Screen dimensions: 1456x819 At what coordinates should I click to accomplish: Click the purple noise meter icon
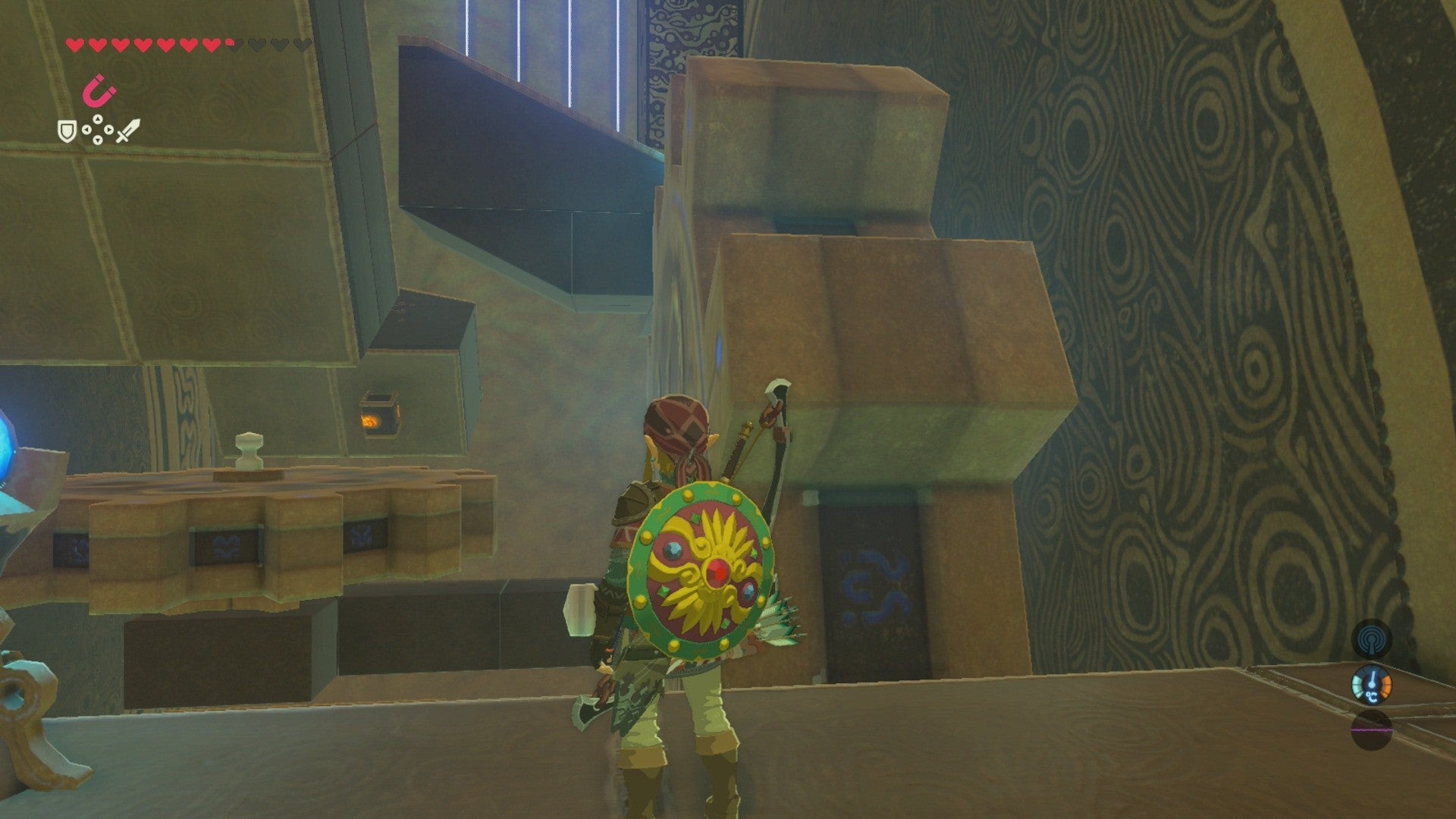tap(1371, 730)
